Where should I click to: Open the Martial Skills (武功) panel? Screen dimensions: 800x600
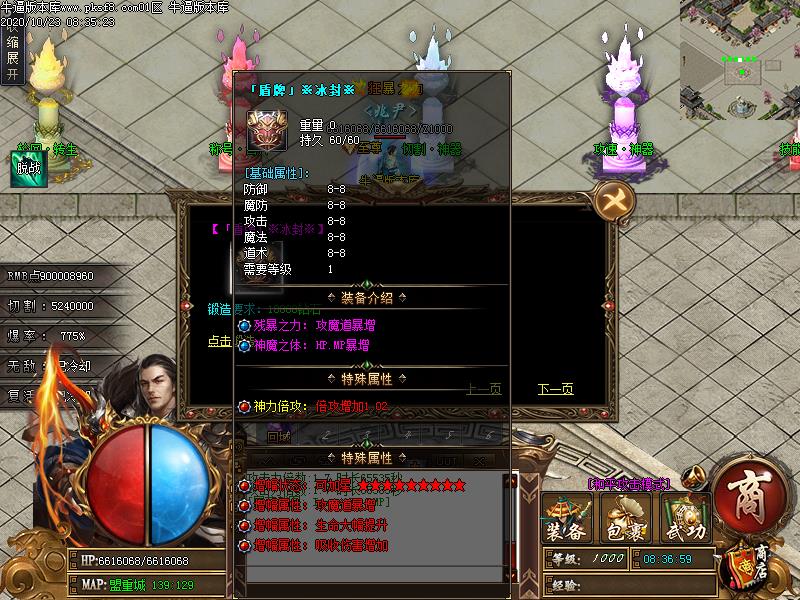(x=686, y=520)
